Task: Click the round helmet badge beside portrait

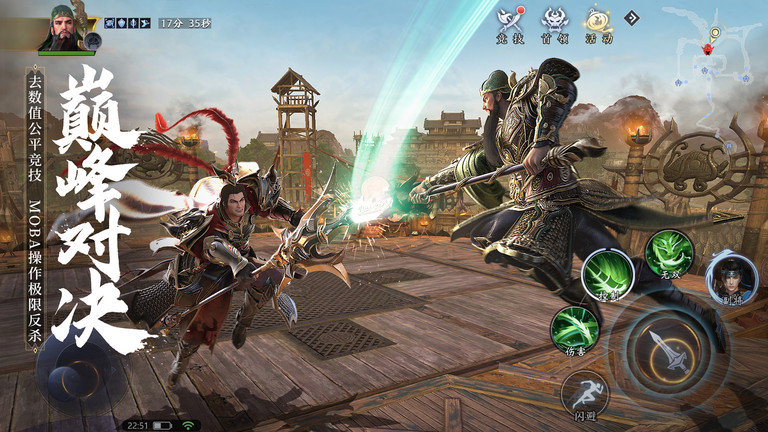Action: point(94,41)
